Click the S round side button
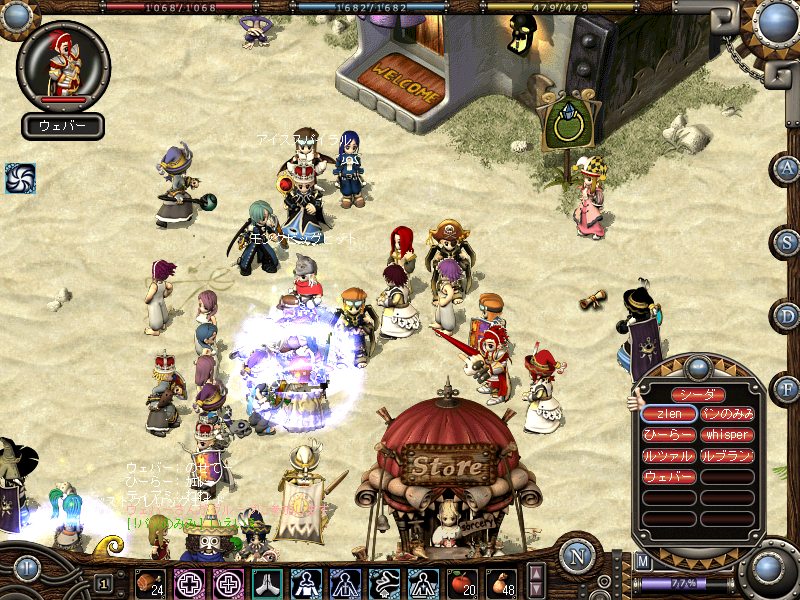800x600 pixels. click(x=787, y=241)
